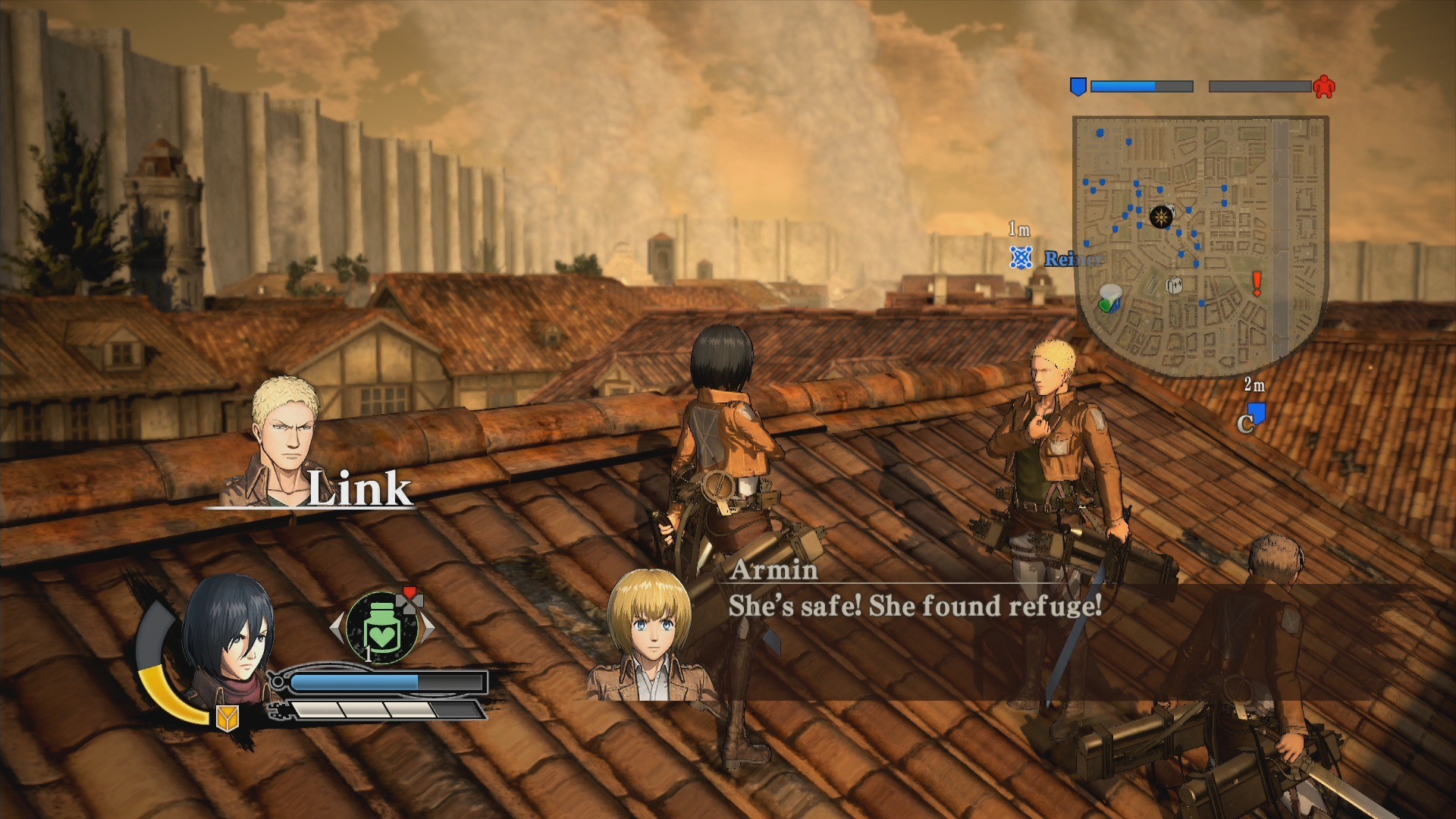Click the blue gauge bar under Mikasa's portrait
The image size is (1456, 819).
coord(372,681)
